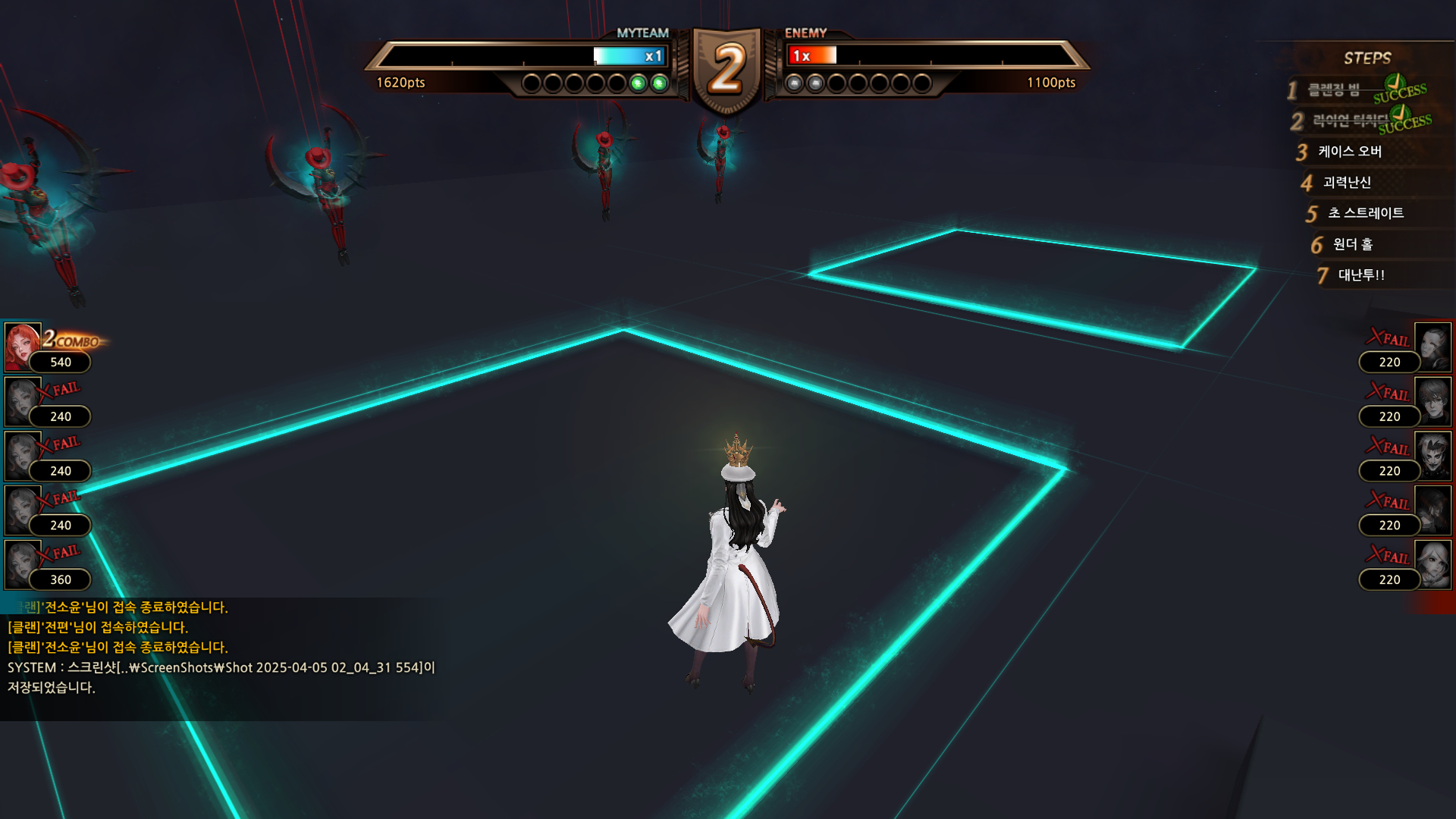Viewport: 1456px width, 819px height.
Task: Click step 7 대난투!! in the steps list
Action: 1361,275
